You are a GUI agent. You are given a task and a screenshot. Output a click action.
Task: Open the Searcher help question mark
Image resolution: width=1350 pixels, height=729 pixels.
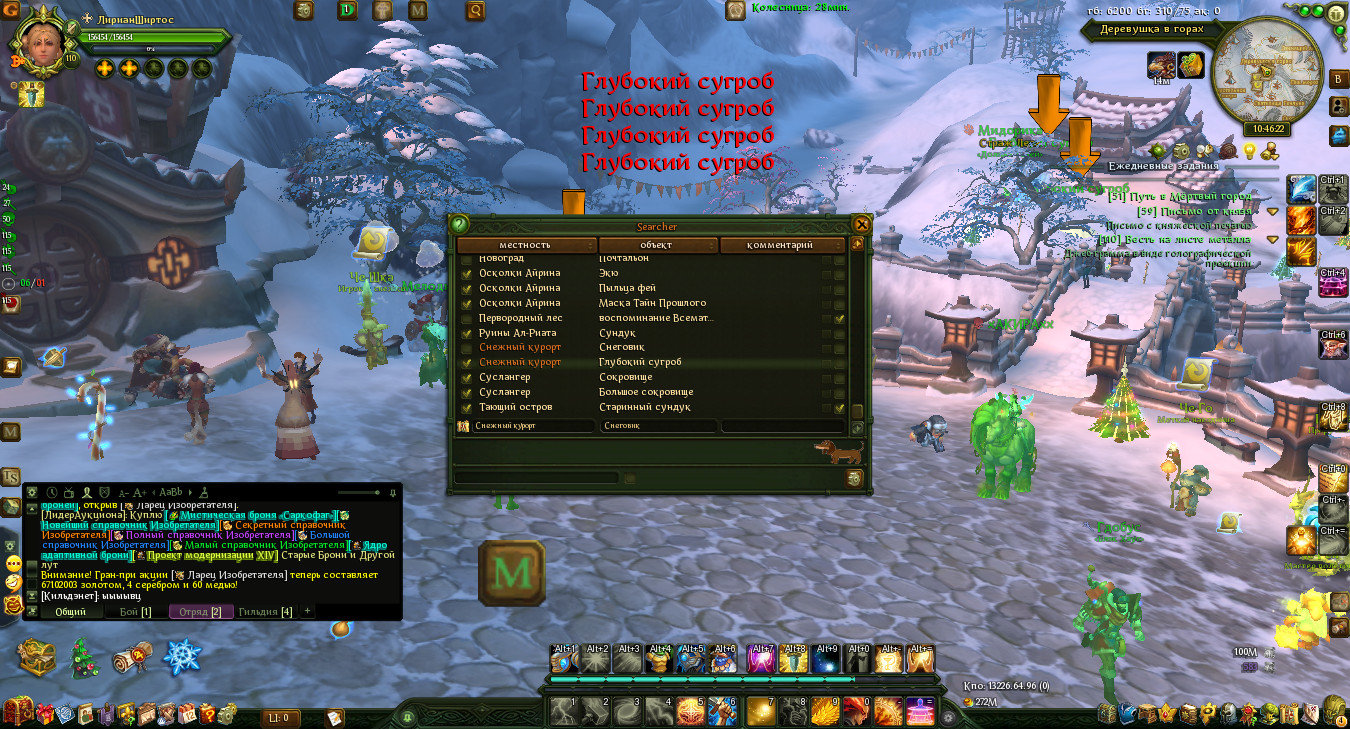click(x=459, y=225)
